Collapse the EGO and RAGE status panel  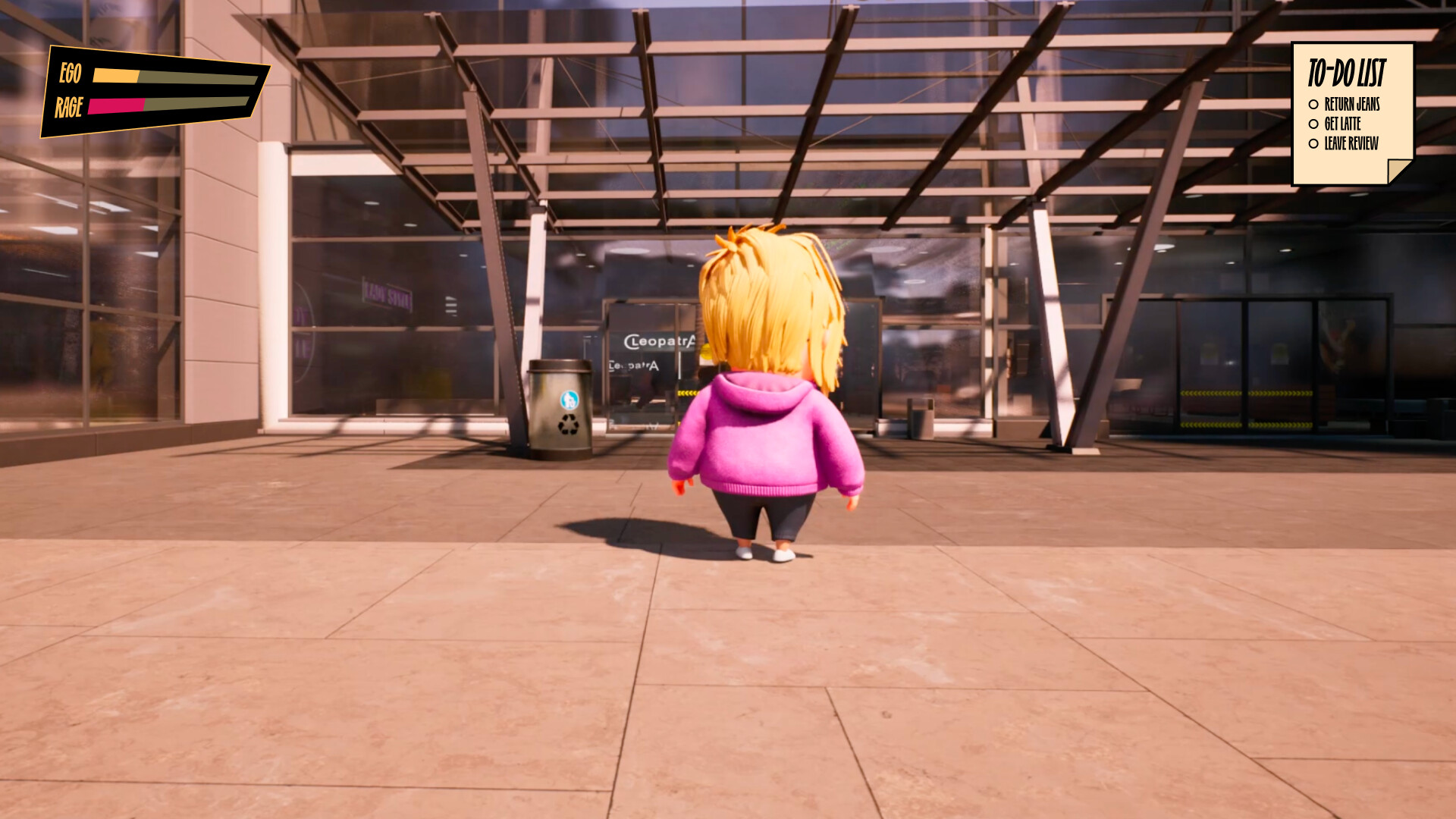point(152,91)
